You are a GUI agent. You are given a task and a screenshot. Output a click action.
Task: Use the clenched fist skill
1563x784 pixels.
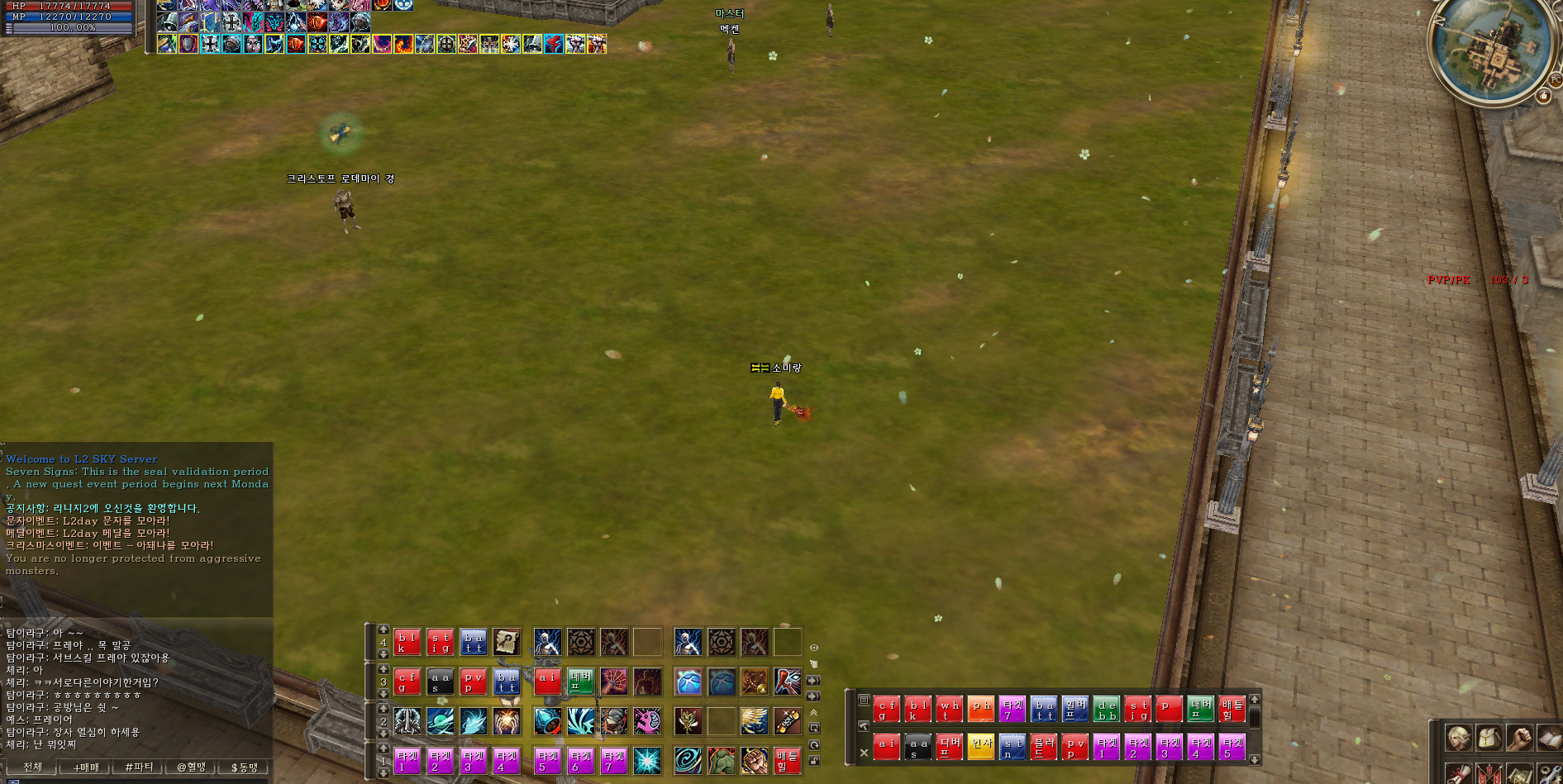click(754, 761)
